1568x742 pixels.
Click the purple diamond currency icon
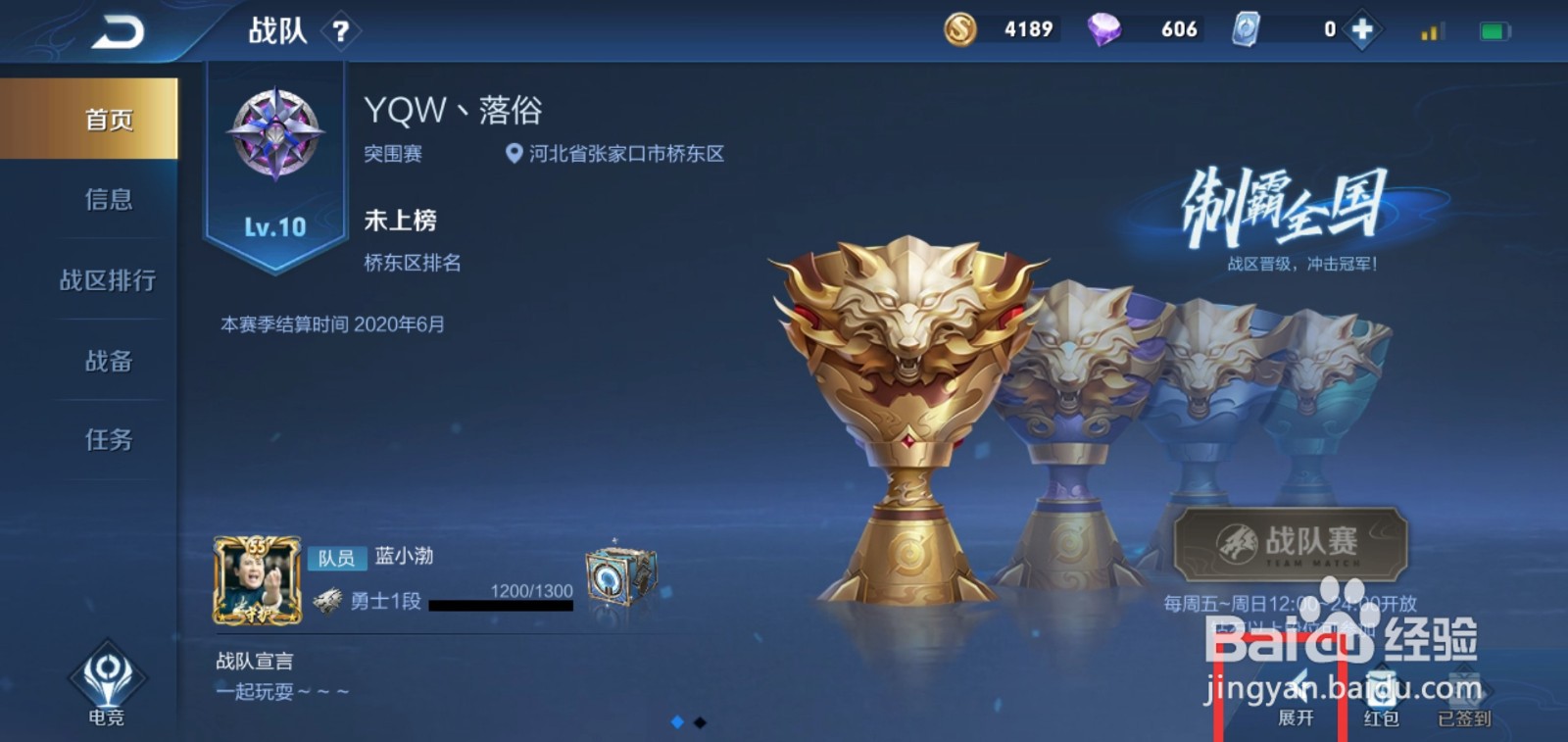(x=1102, y=29)
